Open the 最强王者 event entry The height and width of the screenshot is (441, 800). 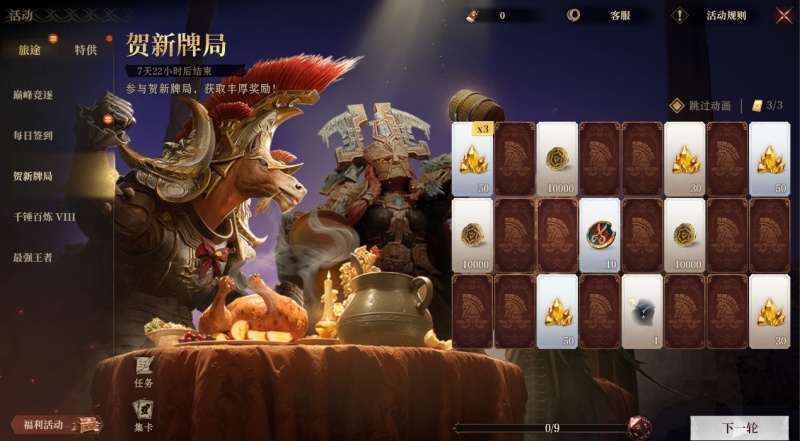[x=33, y=257]
